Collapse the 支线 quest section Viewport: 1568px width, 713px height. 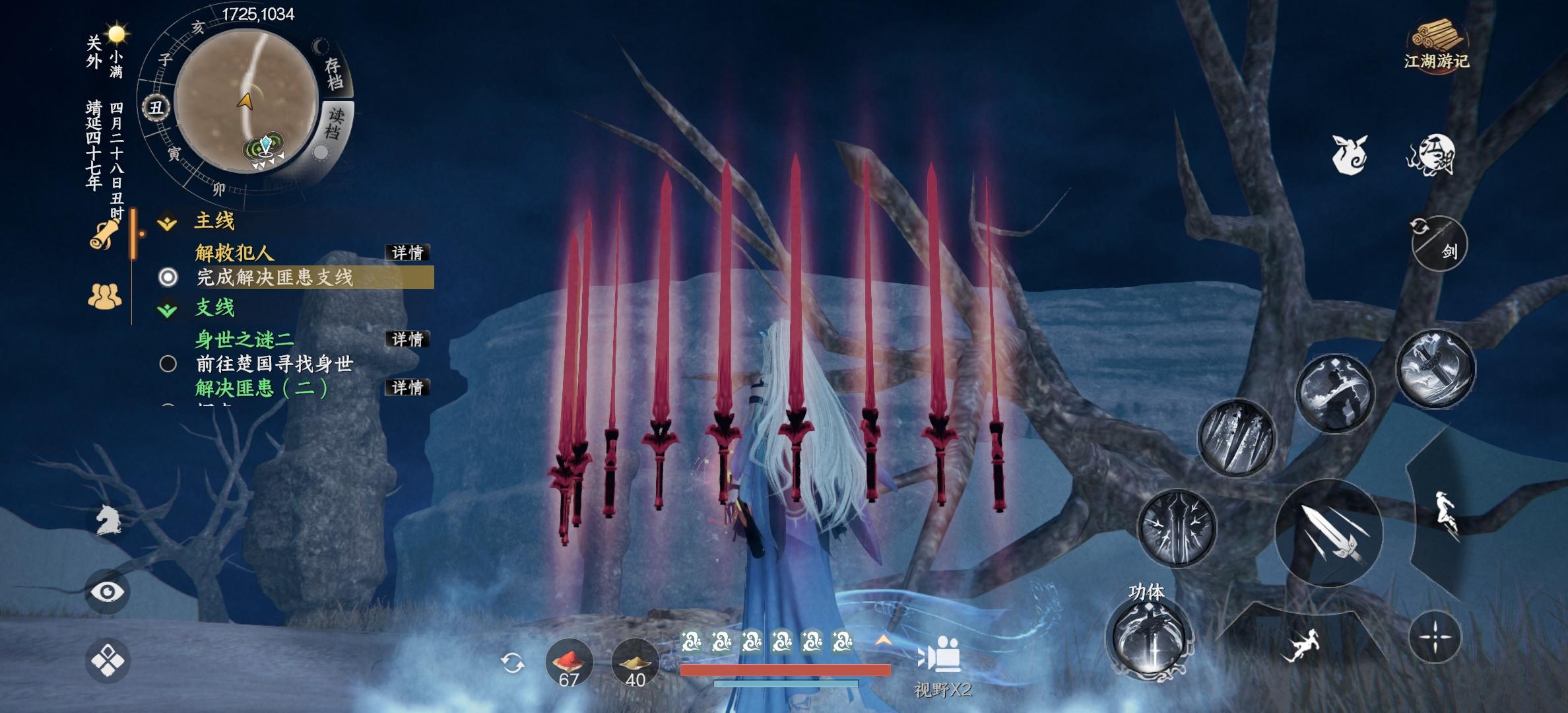click(x=168, y=308)
